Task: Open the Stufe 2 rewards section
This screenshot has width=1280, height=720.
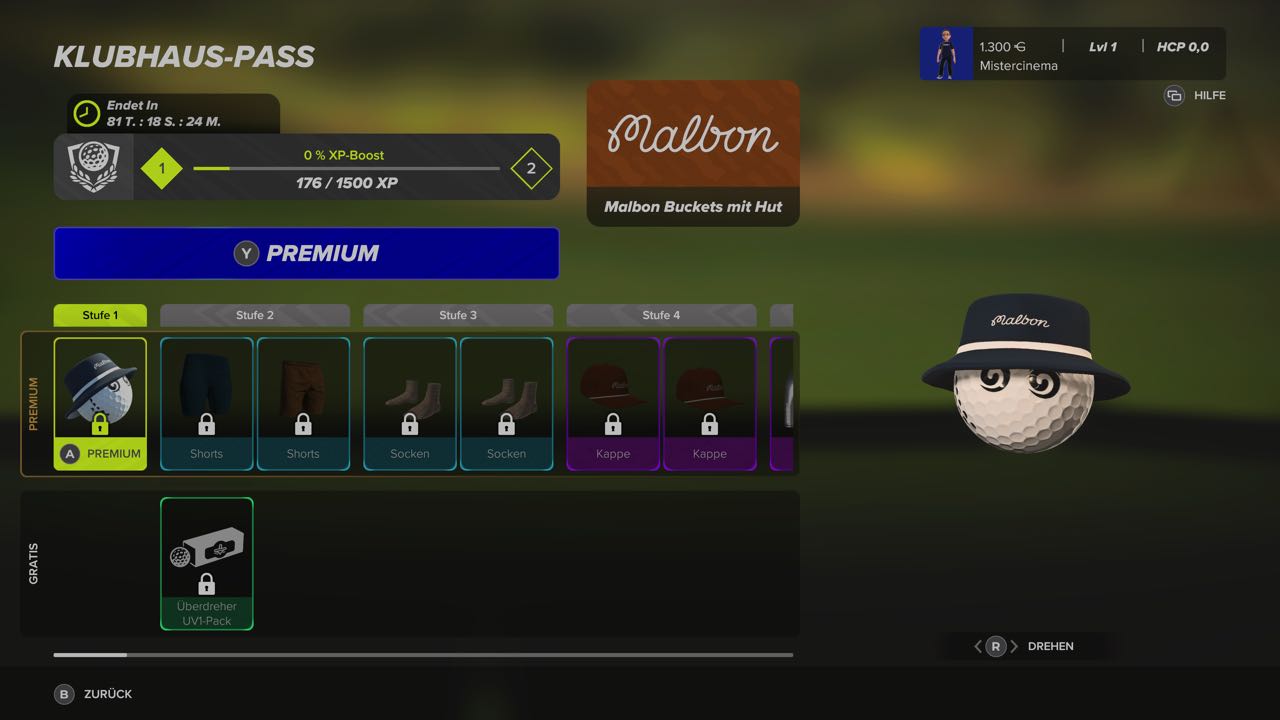Action: [254, 314]
